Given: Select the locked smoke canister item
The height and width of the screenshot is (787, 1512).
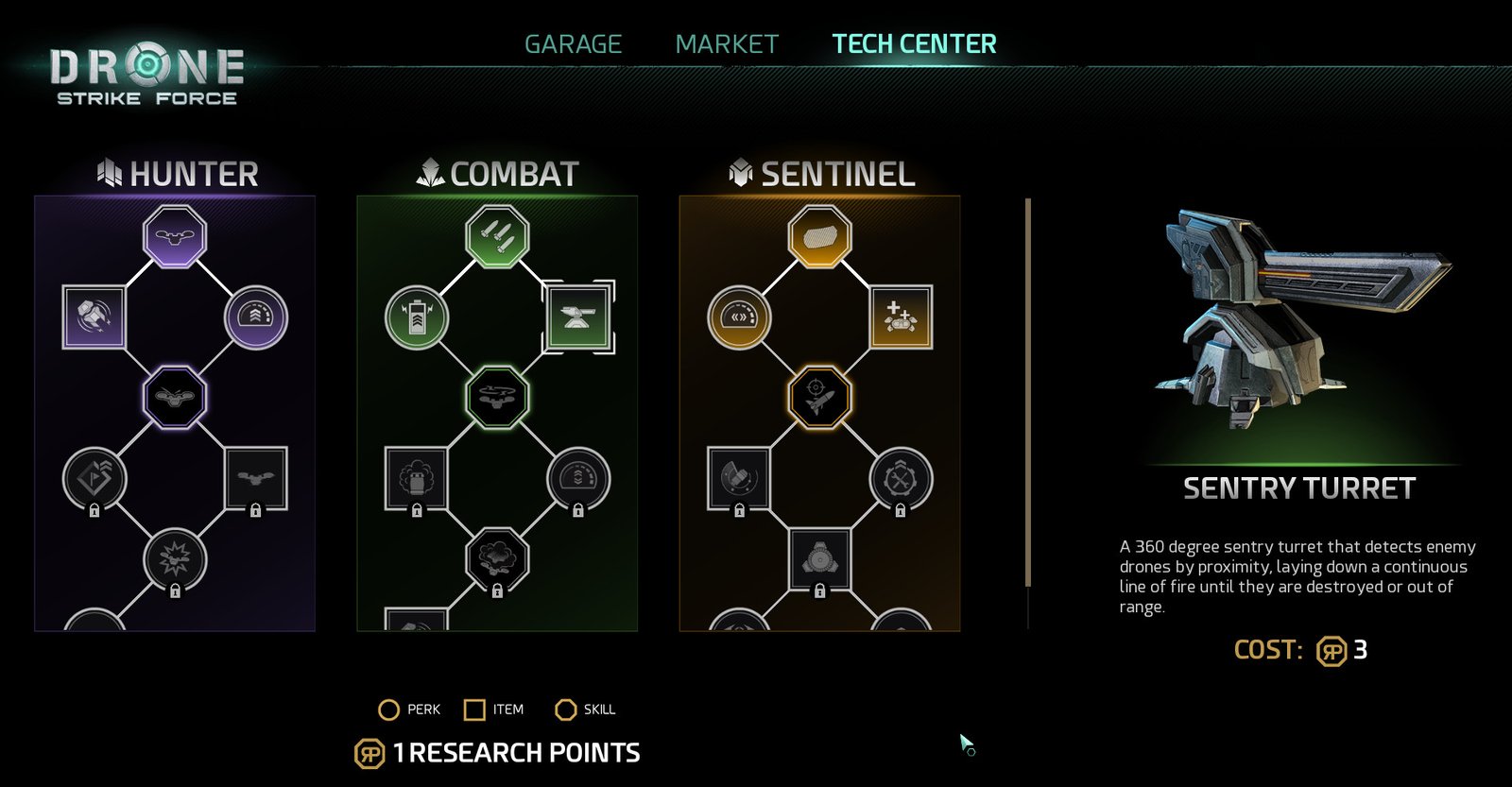Looking at the screenshot, I should [417, 479].
